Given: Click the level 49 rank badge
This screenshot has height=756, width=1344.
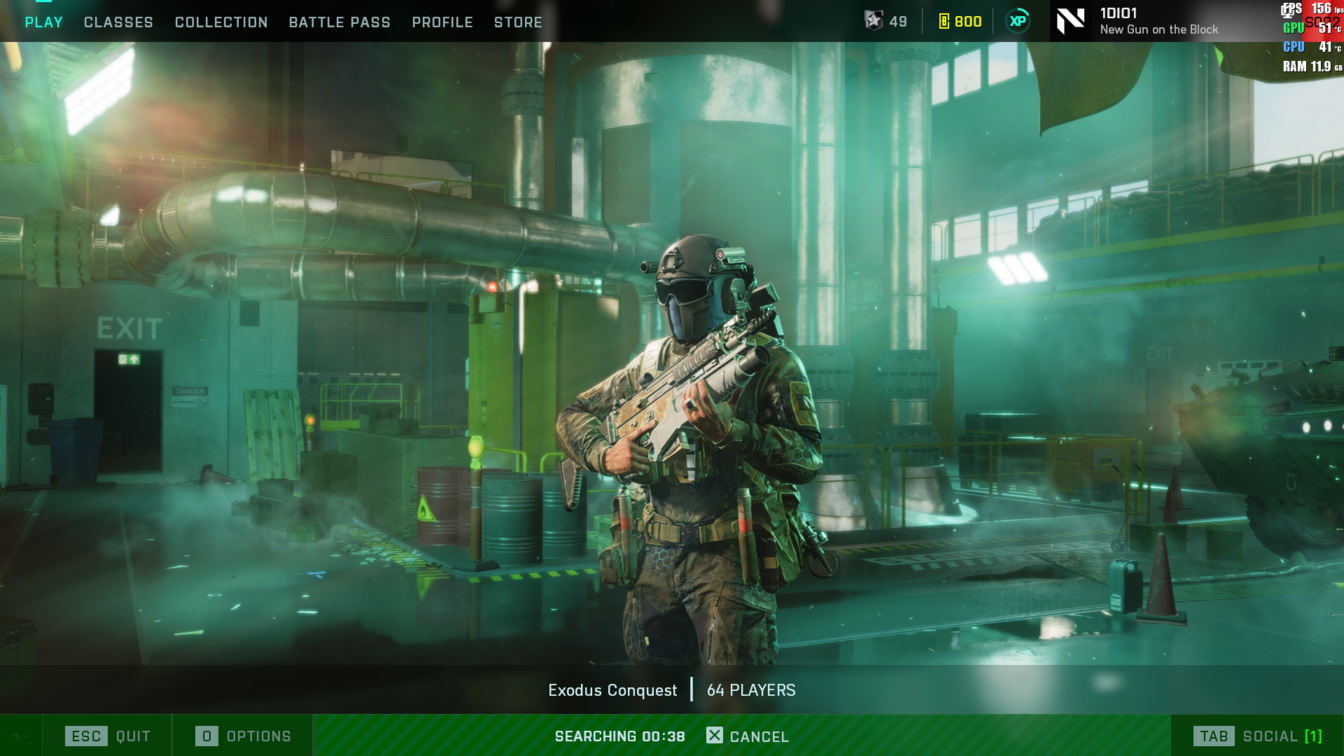Looking at the screenshot, I should click(886, 21).
